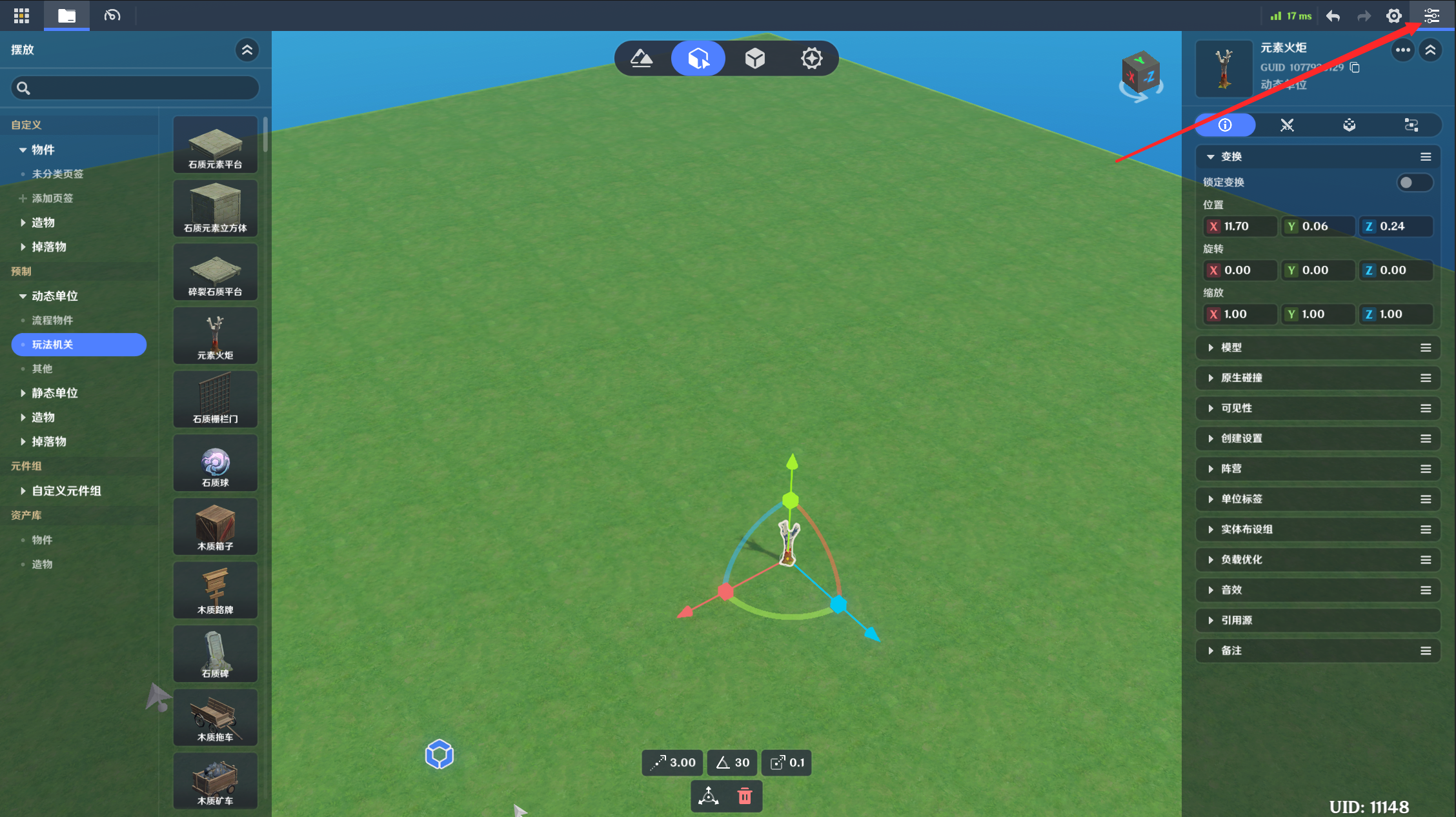Open the grid apps menu
The width and height of the screenshot is (1456, 817).
(21, 16)
